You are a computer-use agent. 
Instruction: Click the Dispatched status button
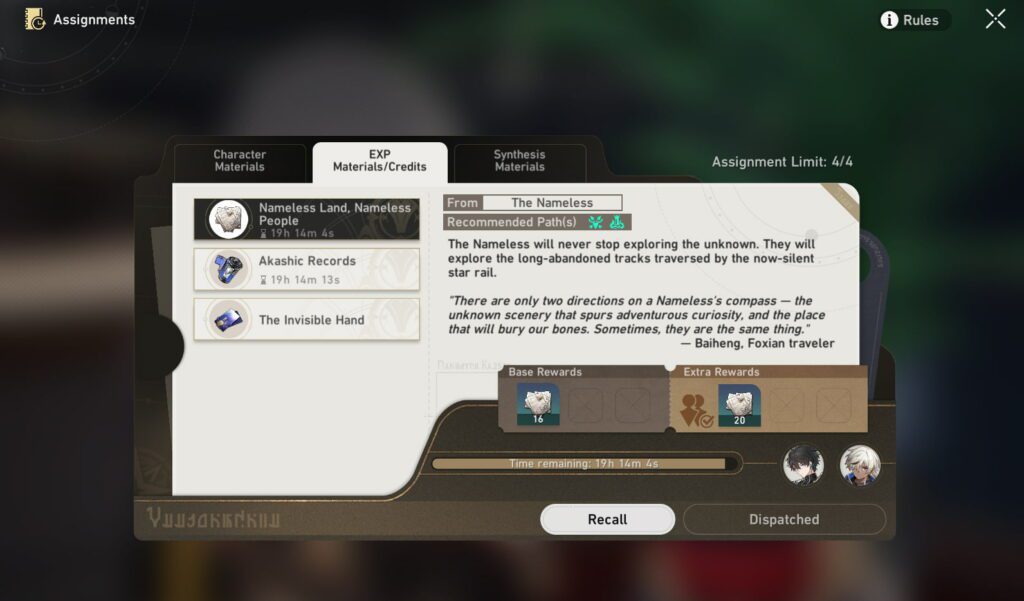[x=784, y=519]
